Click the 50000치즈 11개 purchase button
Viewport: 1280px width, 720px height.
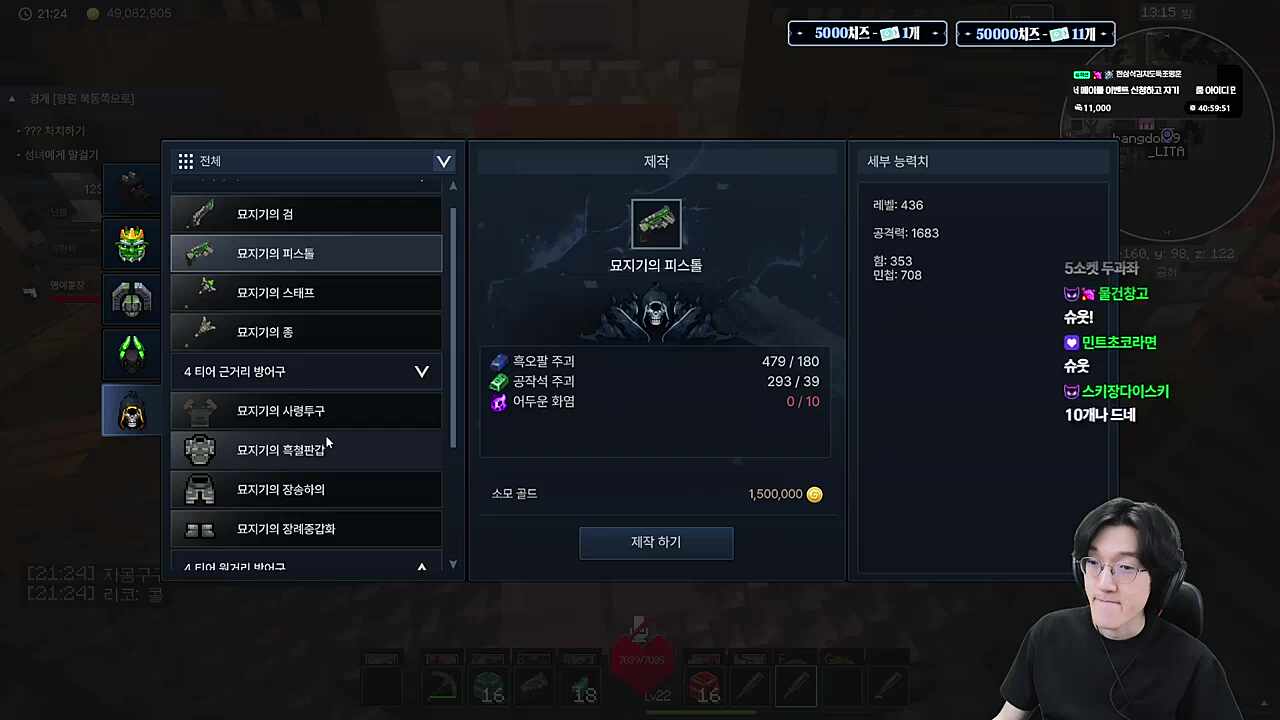[x=1035, y=33]
